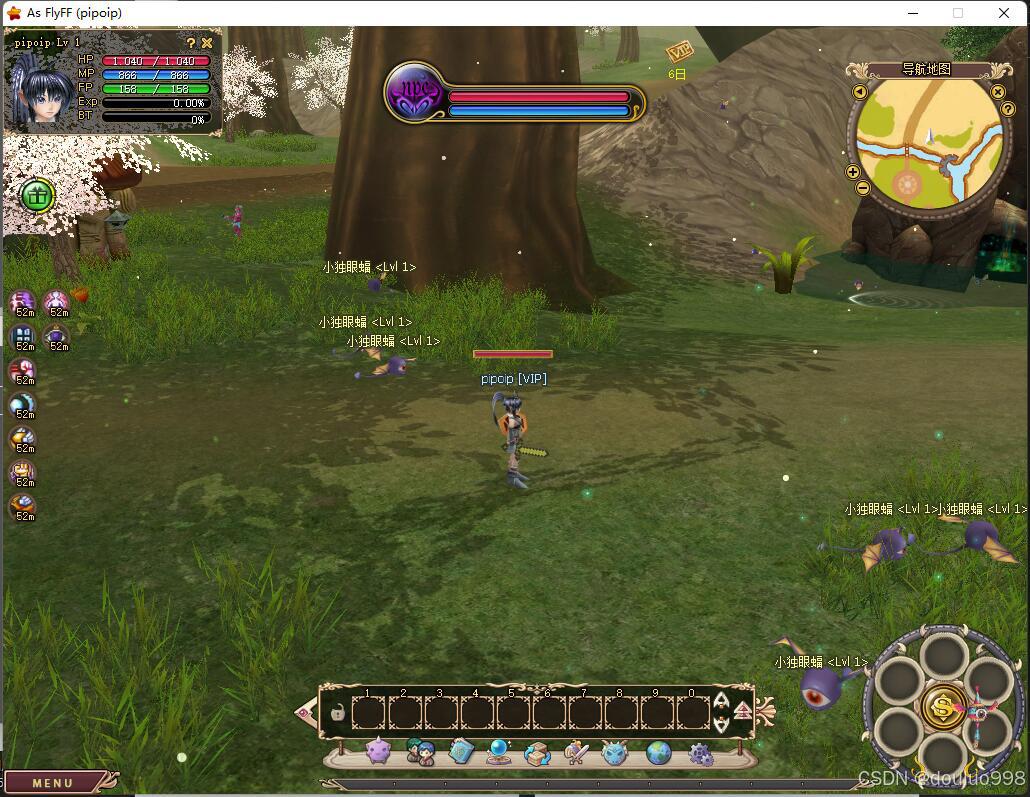Image resolution: width=1030 pixels, height=797 pixels.
Task: Open the two-characters icon
Action: pos(420,752)
